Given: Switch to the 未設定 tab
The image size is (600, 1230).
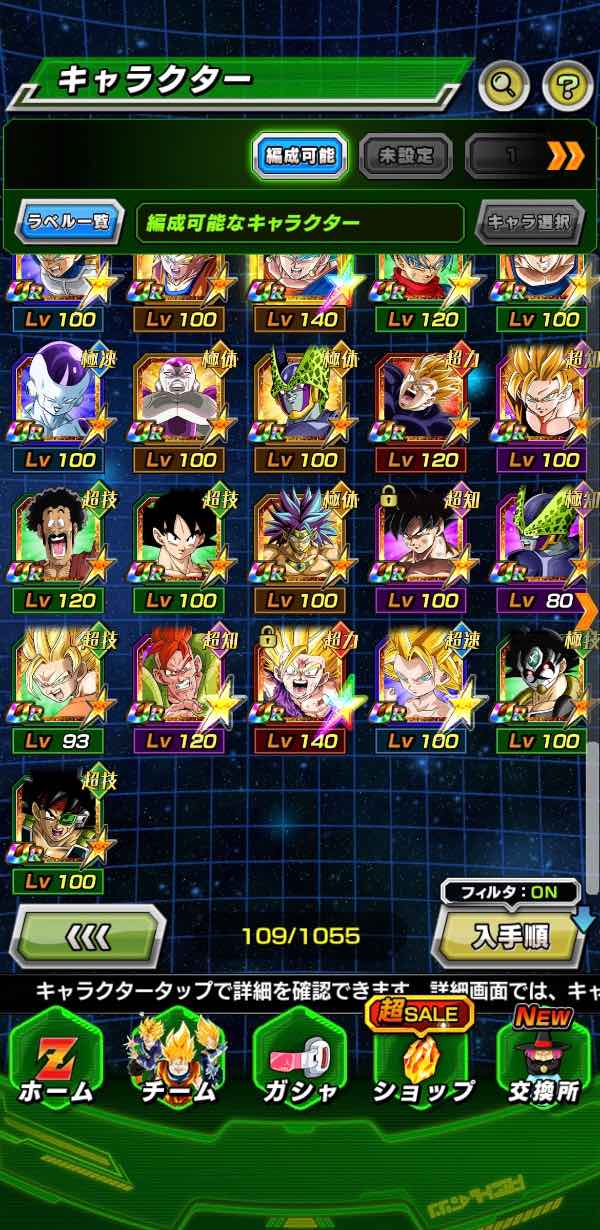Looking at the screenshot, I should click(x=405, y=156).
